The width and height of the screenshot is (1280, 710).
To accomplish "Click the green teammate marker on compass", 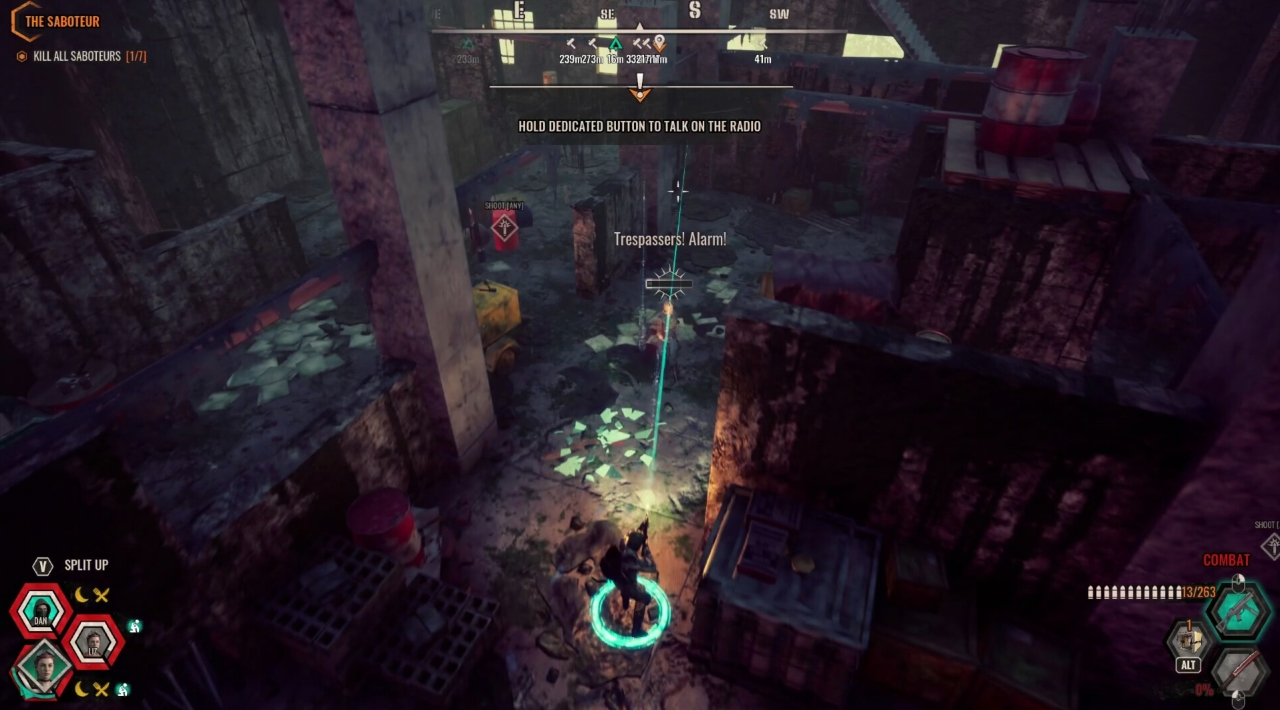I will click(x=616, y=44).
